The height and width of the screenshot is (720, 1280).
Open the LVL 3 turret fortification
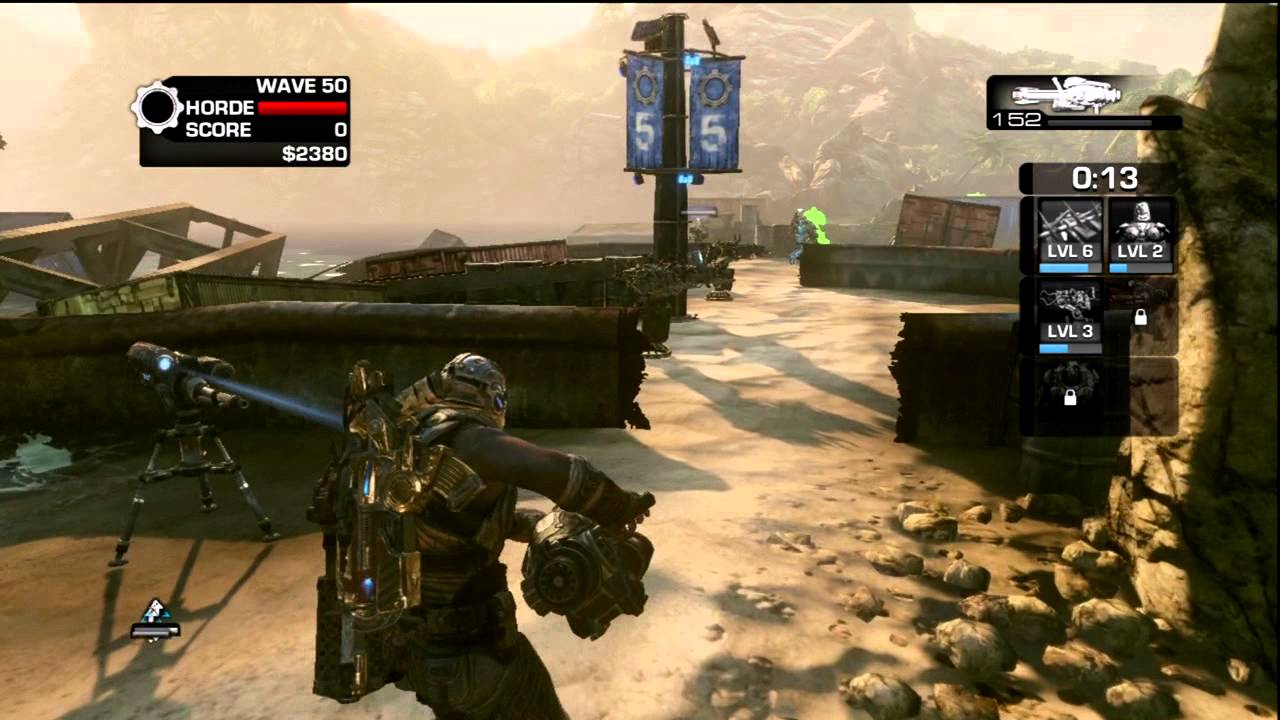[x=1070, y=315]
